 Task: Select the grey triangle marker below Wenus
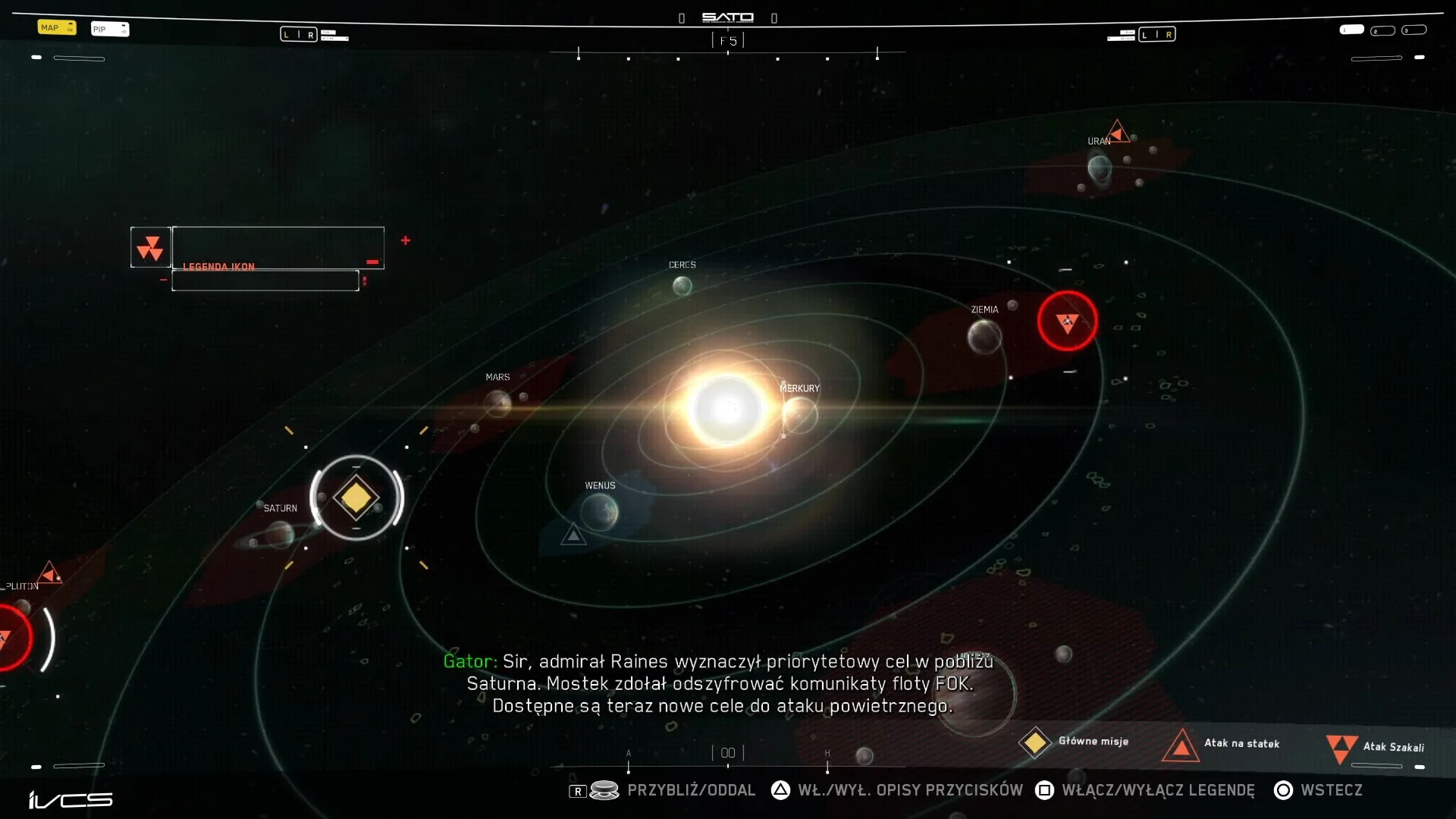pyautogui.click(x=573, y=535)
